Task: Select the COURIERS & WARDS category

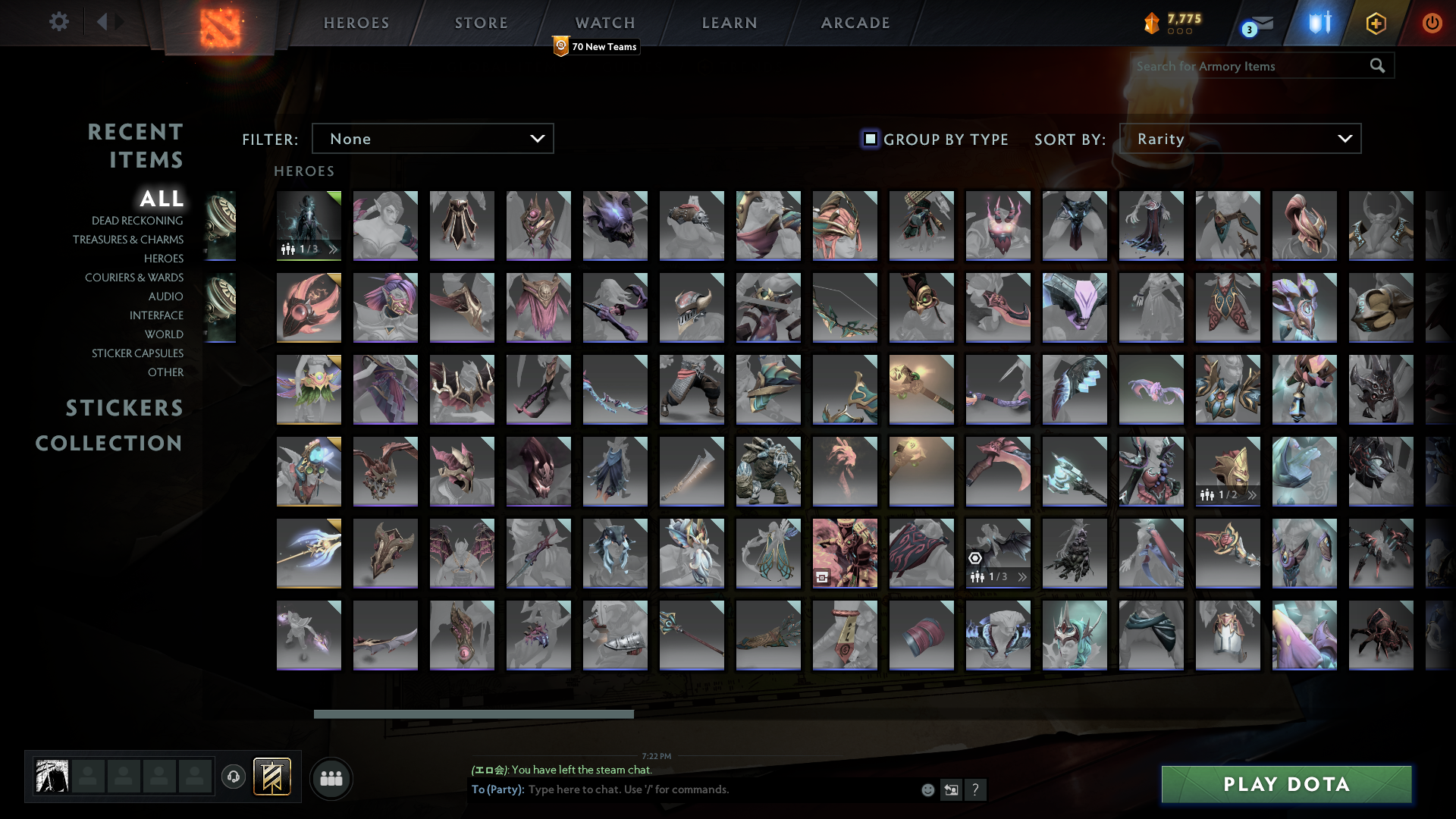Action: point(134,278)
